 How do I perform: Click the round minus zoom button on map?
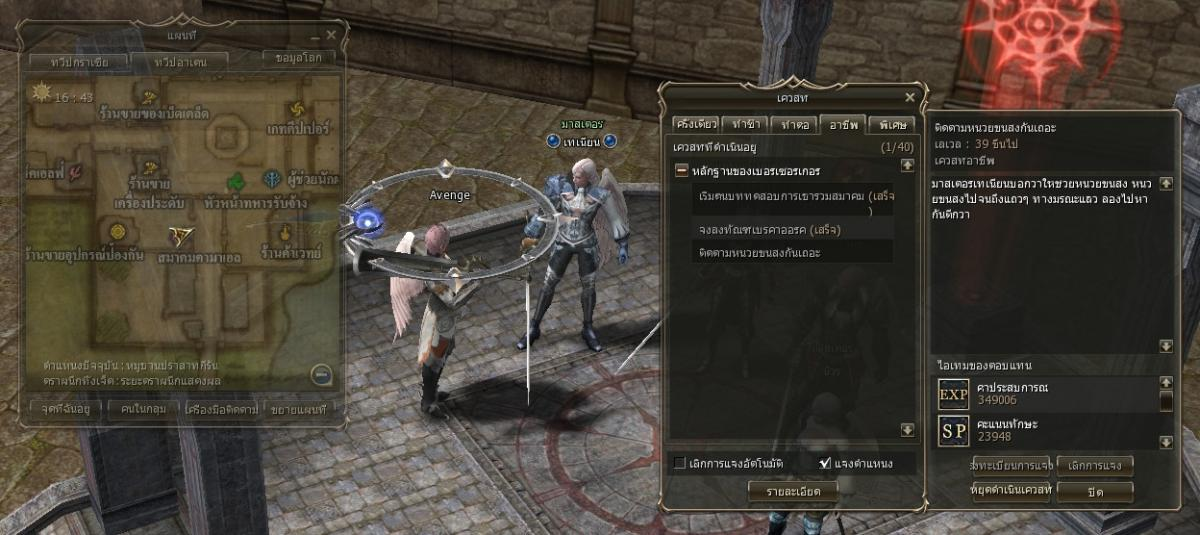[320, 375]
